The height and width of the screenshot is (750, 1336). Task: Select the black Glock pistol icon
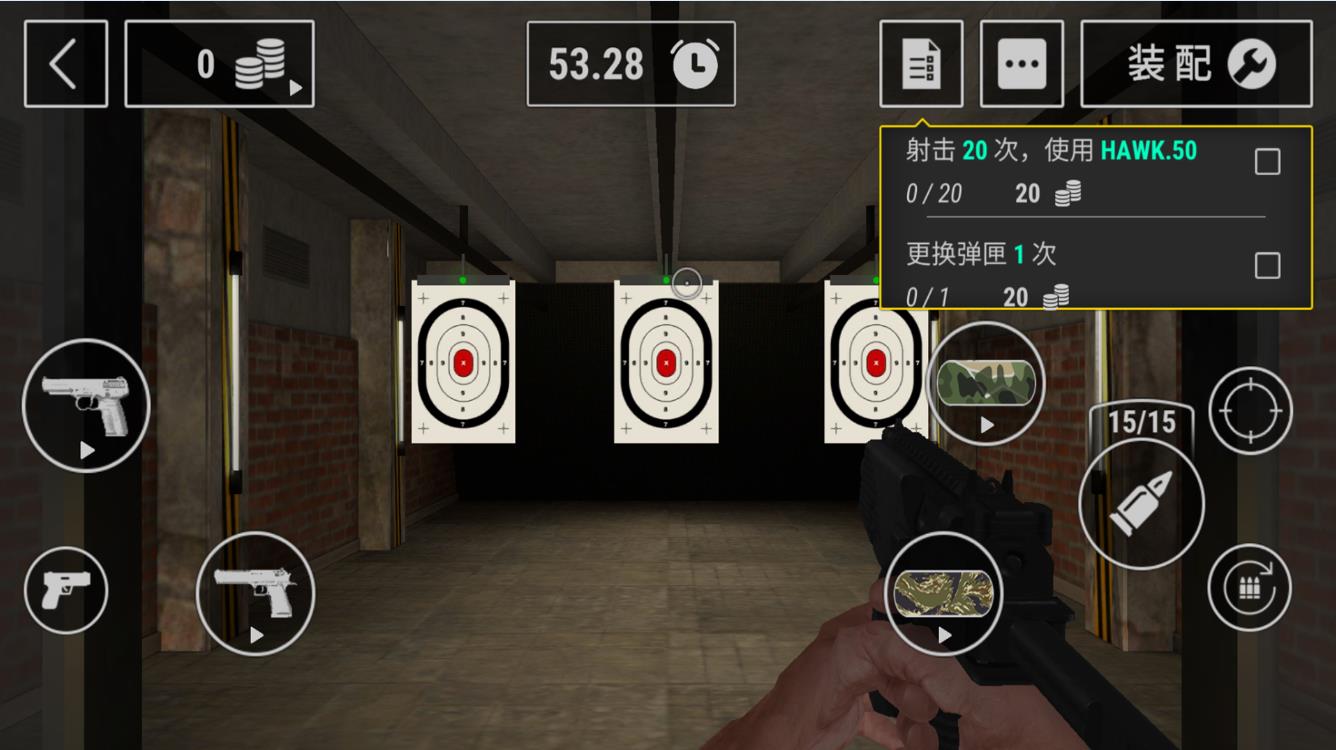[66, 590]
